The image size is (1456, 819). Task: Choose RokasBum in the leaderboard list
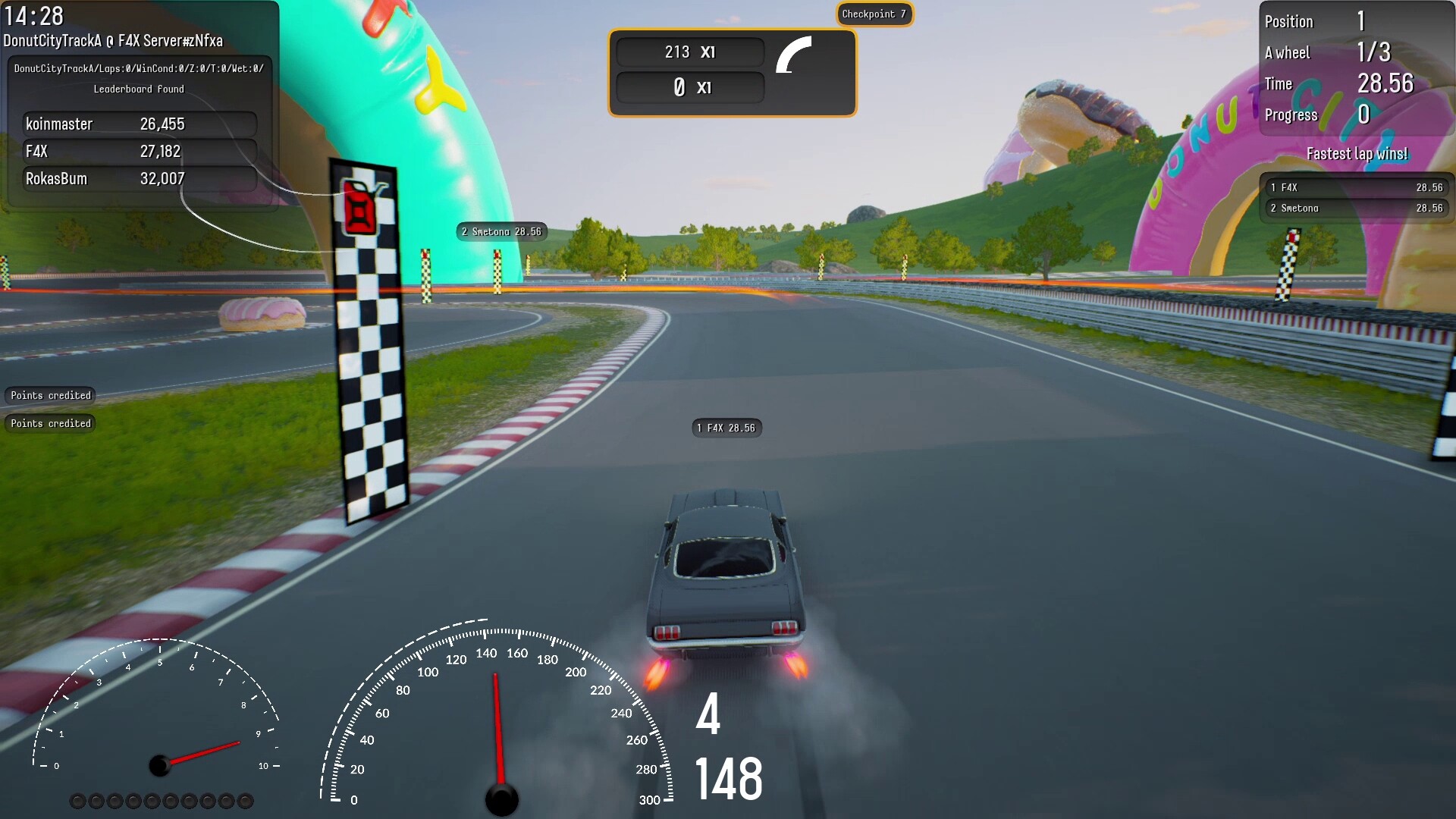pyautogui.click(x=140, y=179)
